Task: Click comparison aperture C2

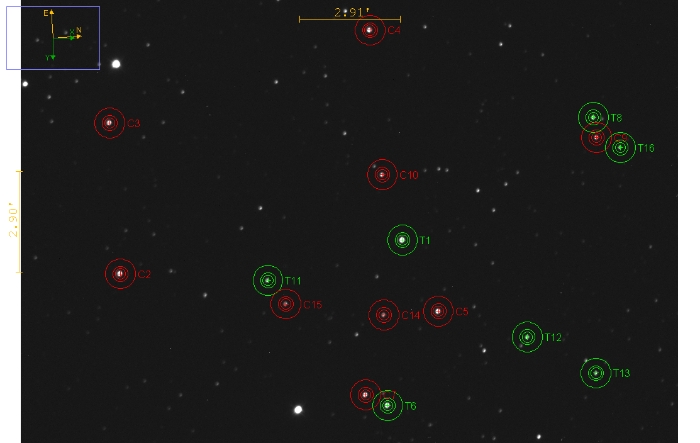Action: pos(120,273)
